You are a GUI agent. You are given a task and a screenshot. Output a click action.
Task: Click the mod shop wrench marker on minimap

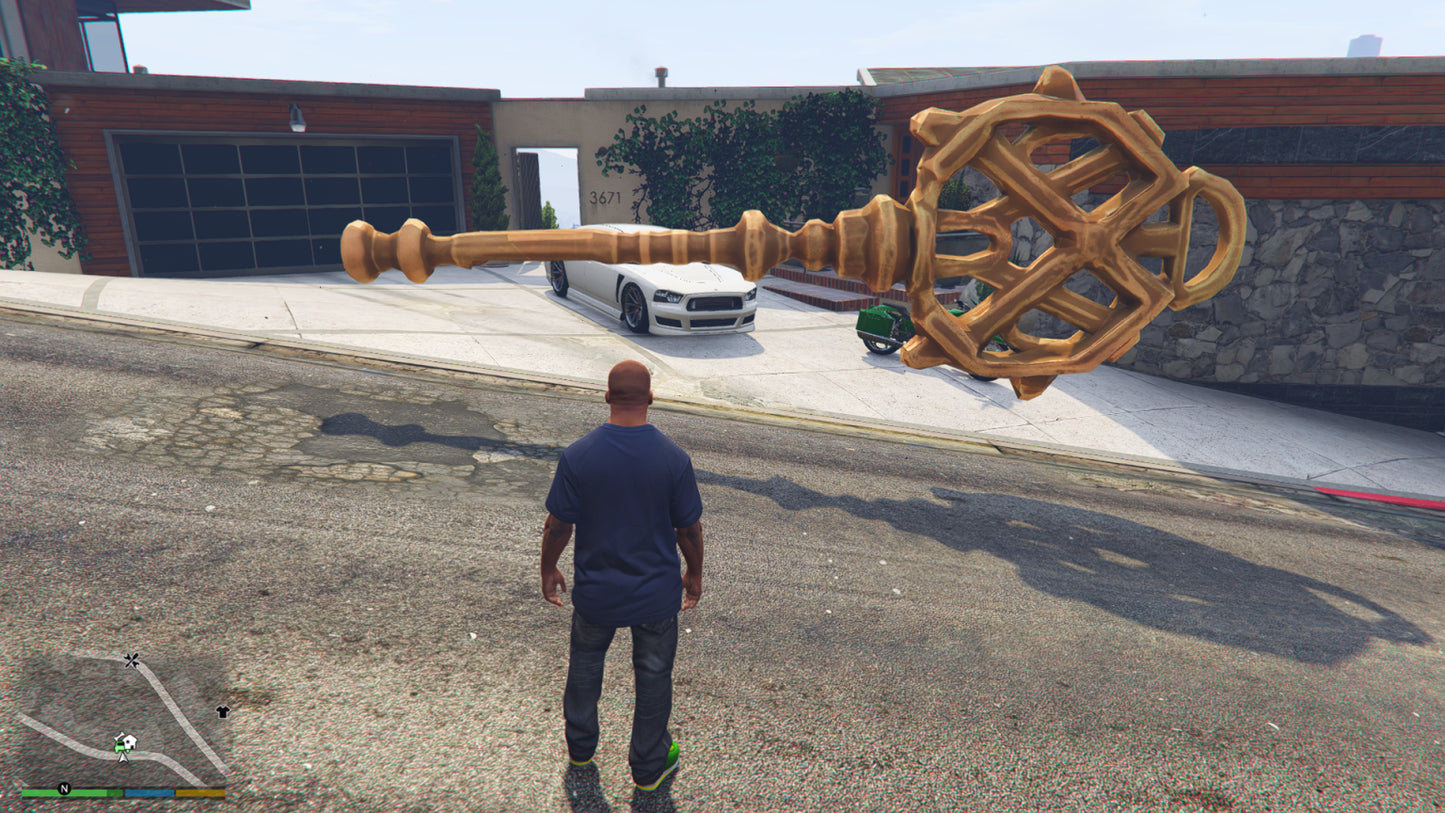132,660
